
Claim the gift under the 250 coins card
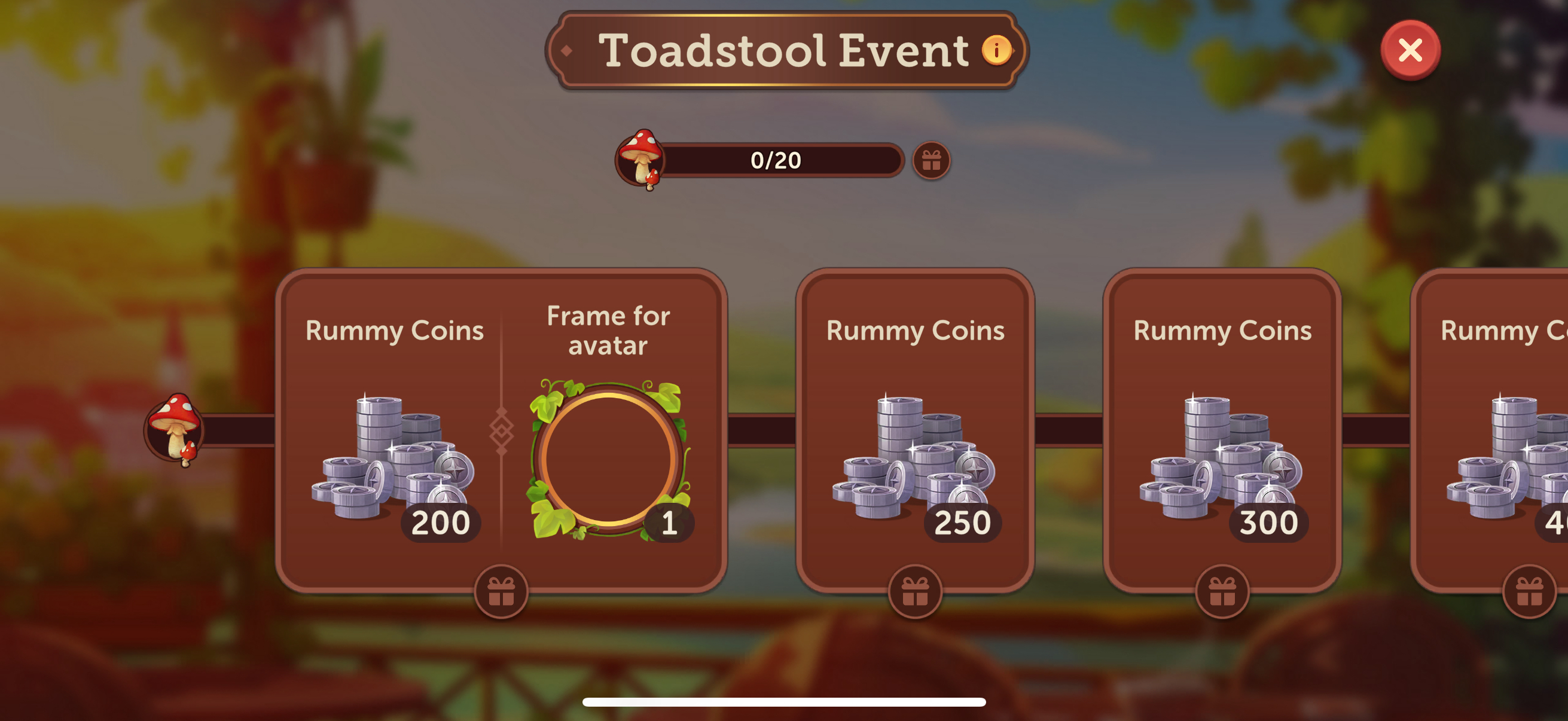(914, 591)
